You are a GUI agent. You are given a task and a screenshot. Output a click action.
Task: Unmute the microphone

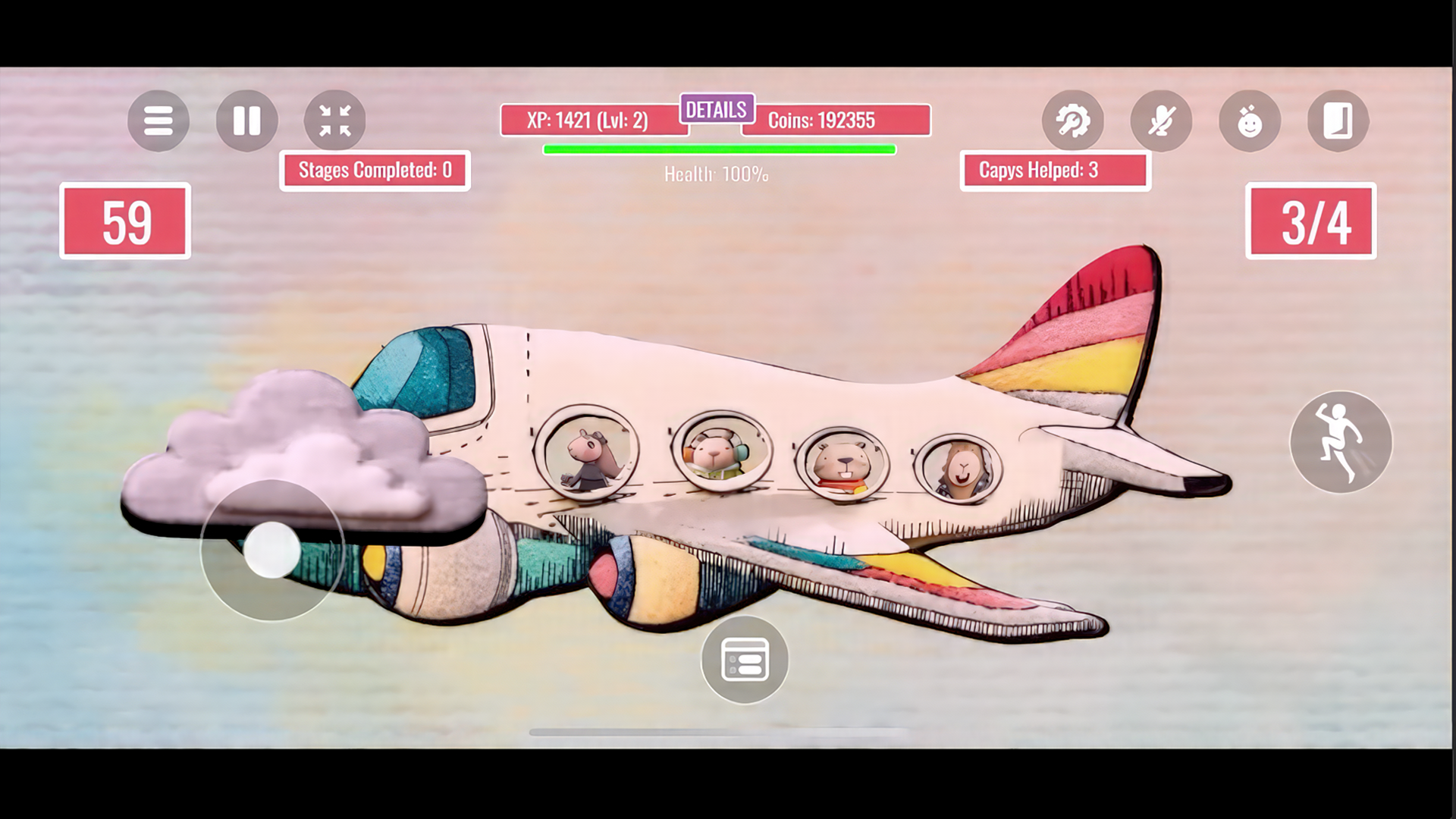pyautogui.click(x=1161, y=121)
